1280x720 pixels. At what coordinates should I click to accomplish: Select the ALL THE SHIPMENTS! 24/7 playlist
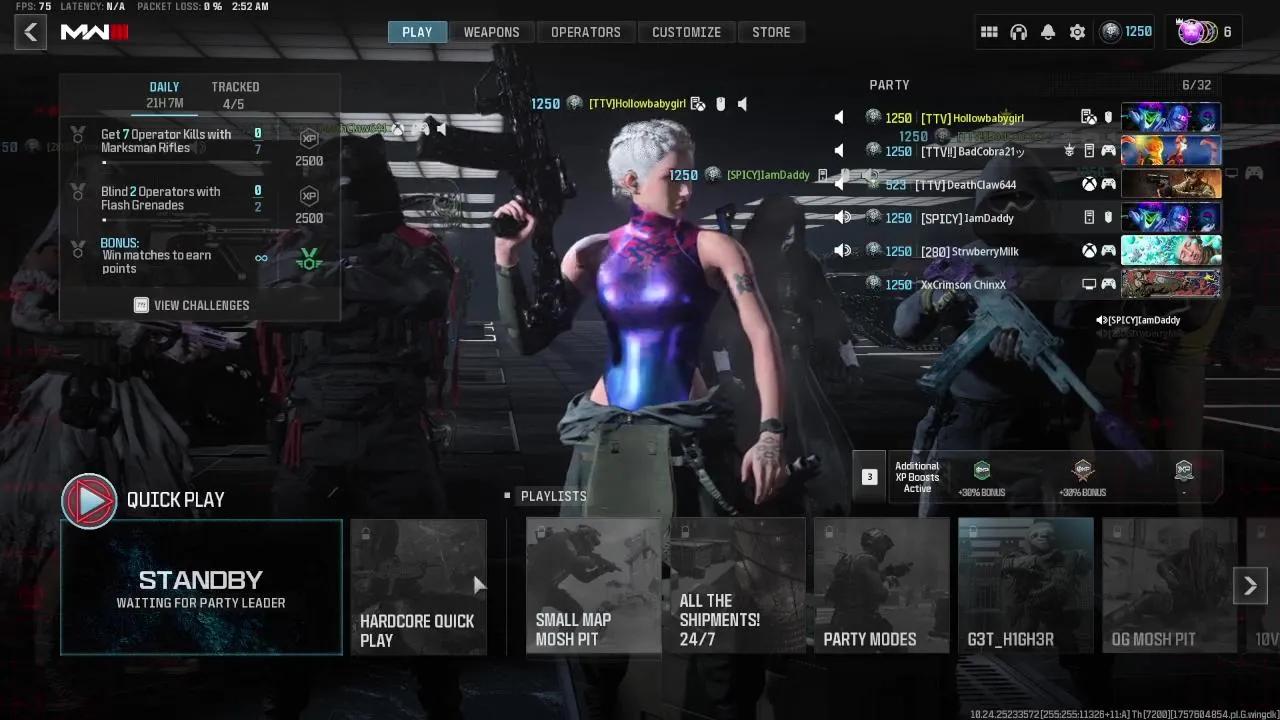[x=737, y=586]
